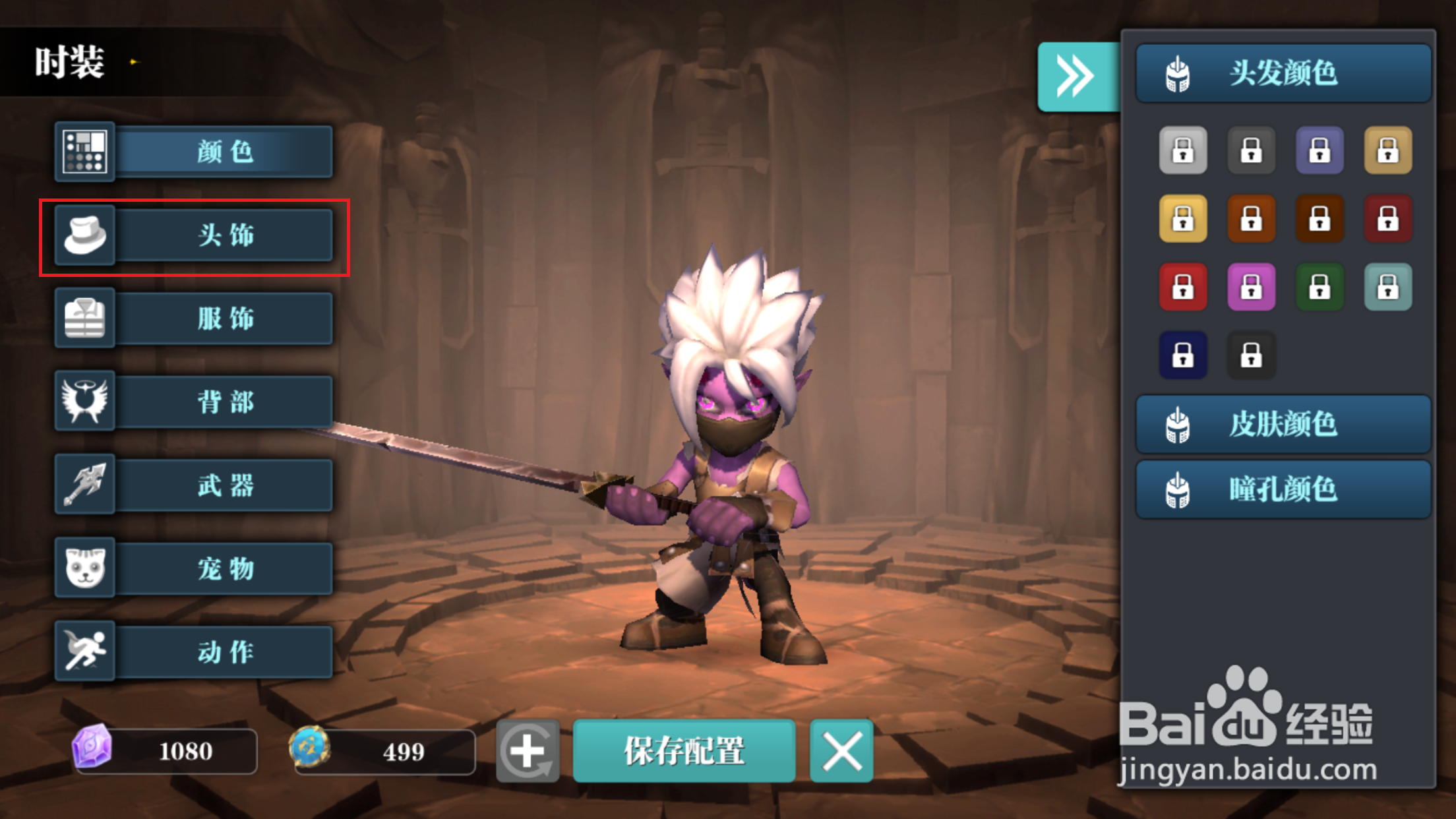This screenshot has width=1456, height=819.
Task: Expand the 皮肤颜色 skin color section
Action: coord(1283,424)
